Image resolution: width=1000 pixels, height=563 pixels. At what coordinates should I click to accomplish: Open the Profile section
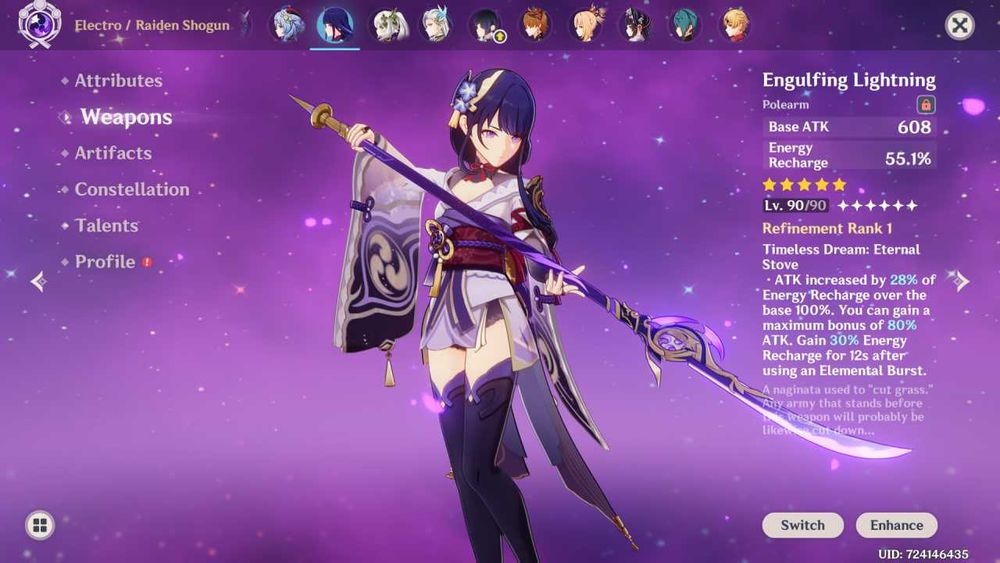tap(105, 262)
